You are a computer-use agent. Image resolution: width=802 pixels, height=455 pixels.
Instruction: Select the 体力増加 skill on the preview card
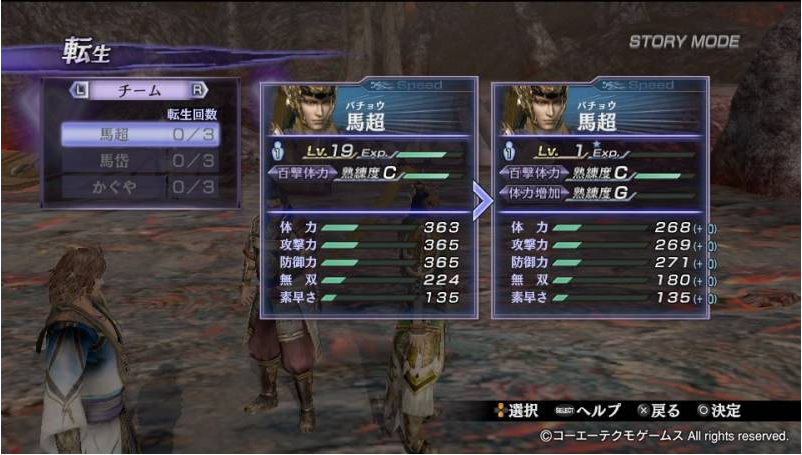pos(530,193)
